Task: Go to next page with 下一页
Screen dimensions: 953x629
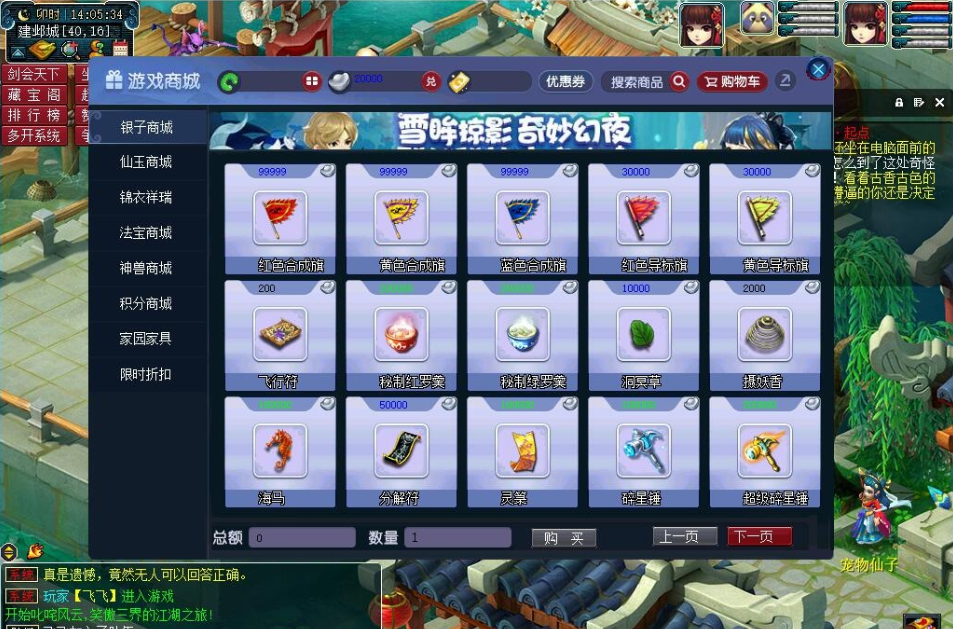Action: [759, 537]
